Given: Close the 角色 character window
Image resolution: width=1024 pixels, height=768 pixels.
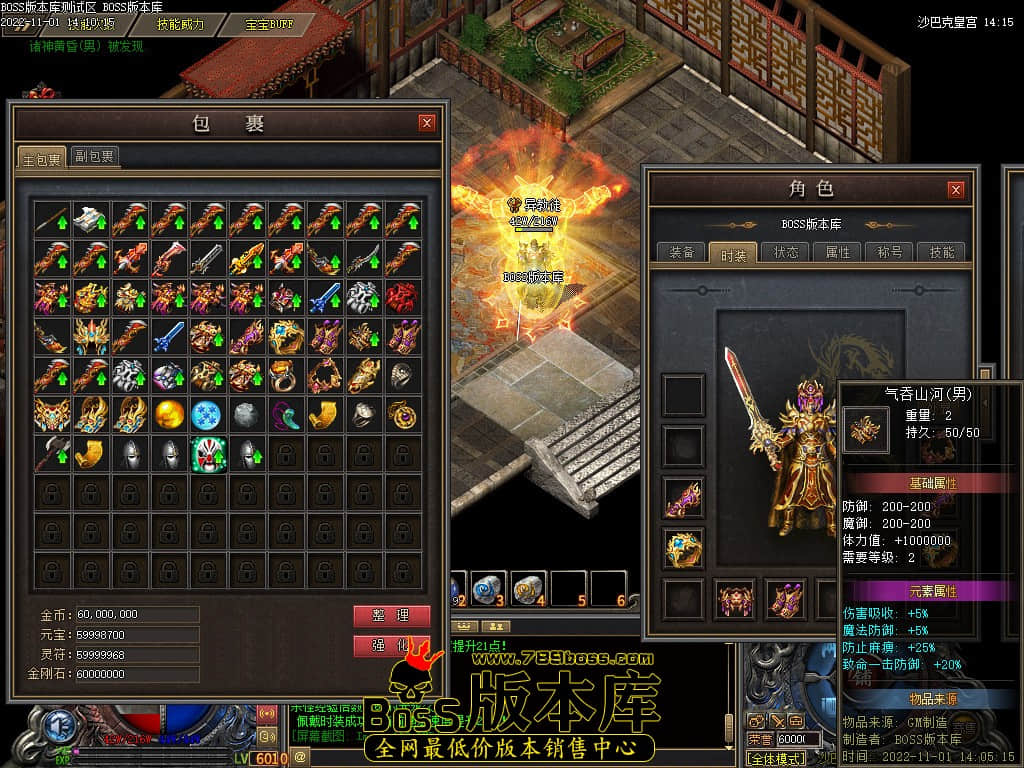Looking at the screenshot, I should [x=956, y=189].
